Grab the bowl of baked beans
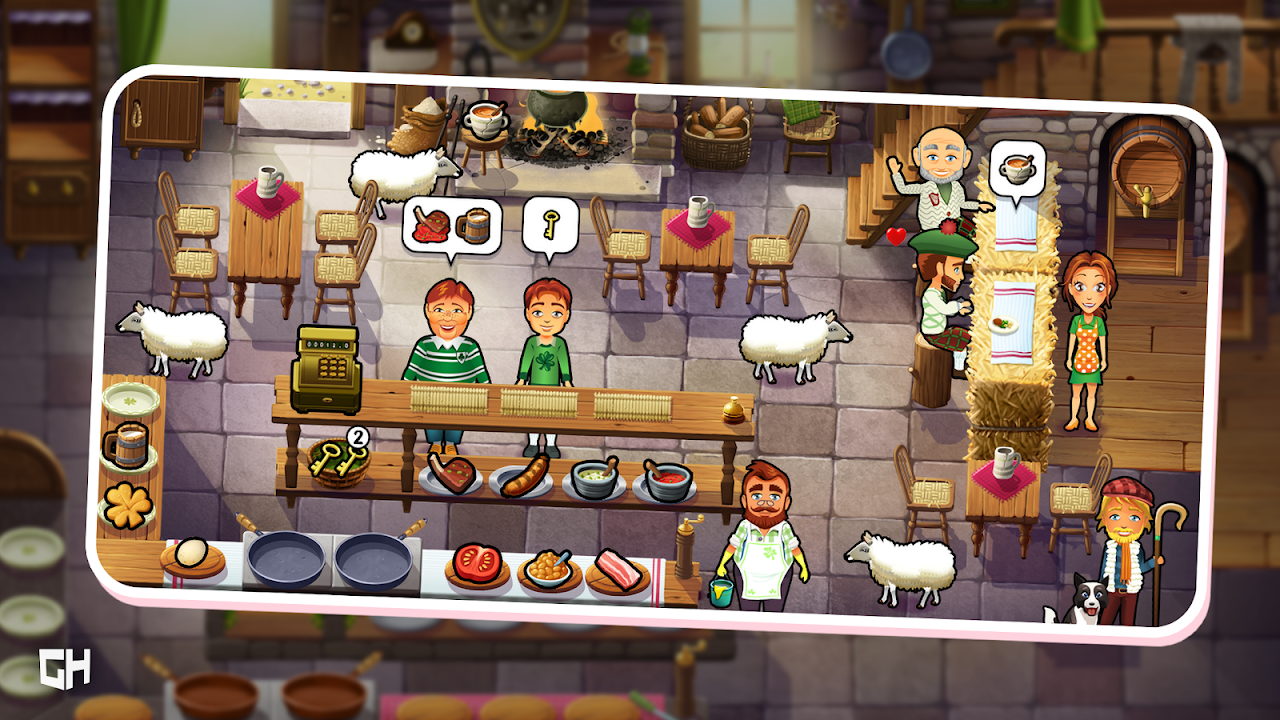Image resolution: width=1280 pixels, height=720 pixels. [x=548, y=569]
